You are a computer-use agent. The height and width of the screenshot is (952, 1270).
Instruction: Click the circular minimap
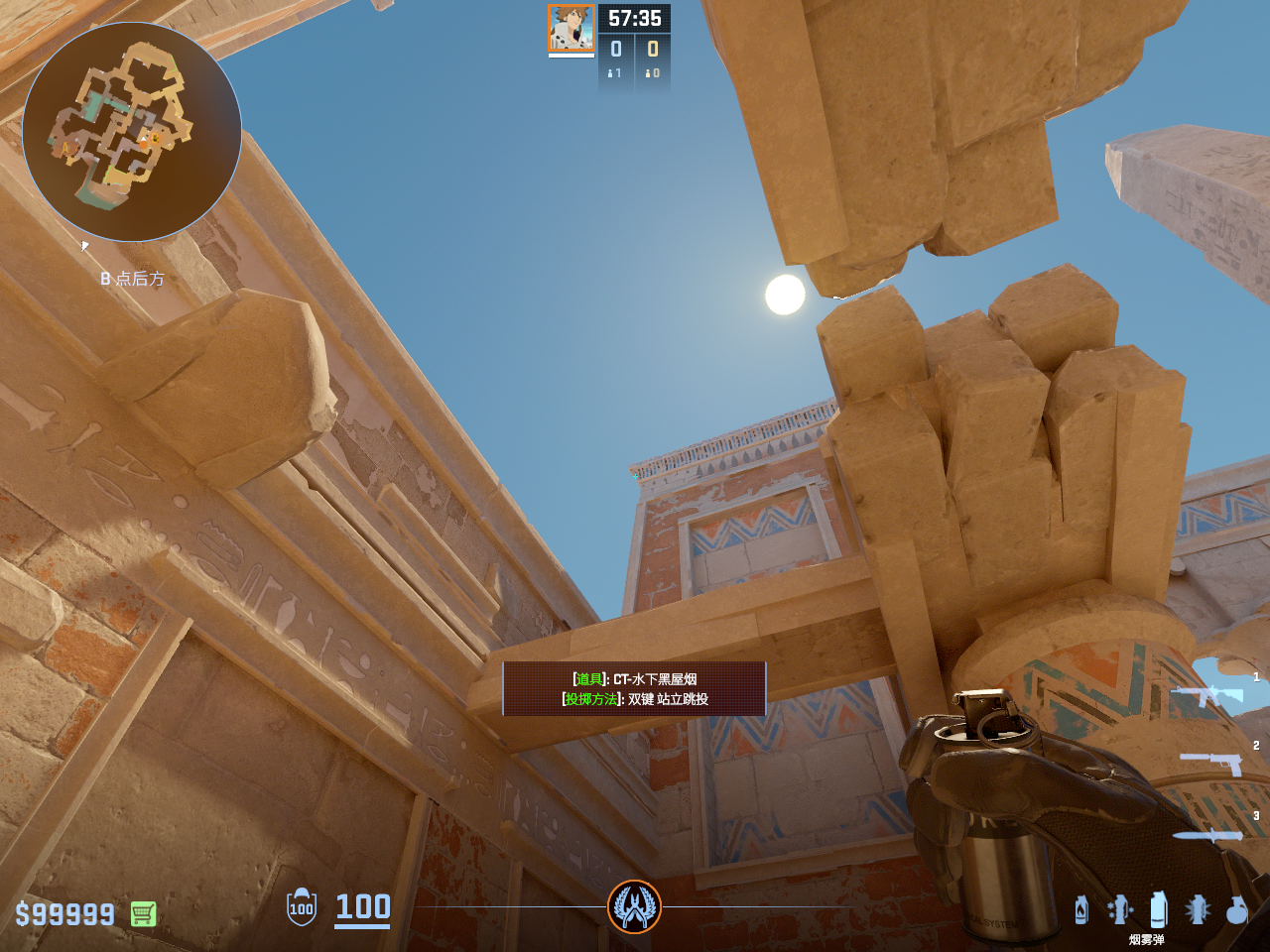pos(132,132)
